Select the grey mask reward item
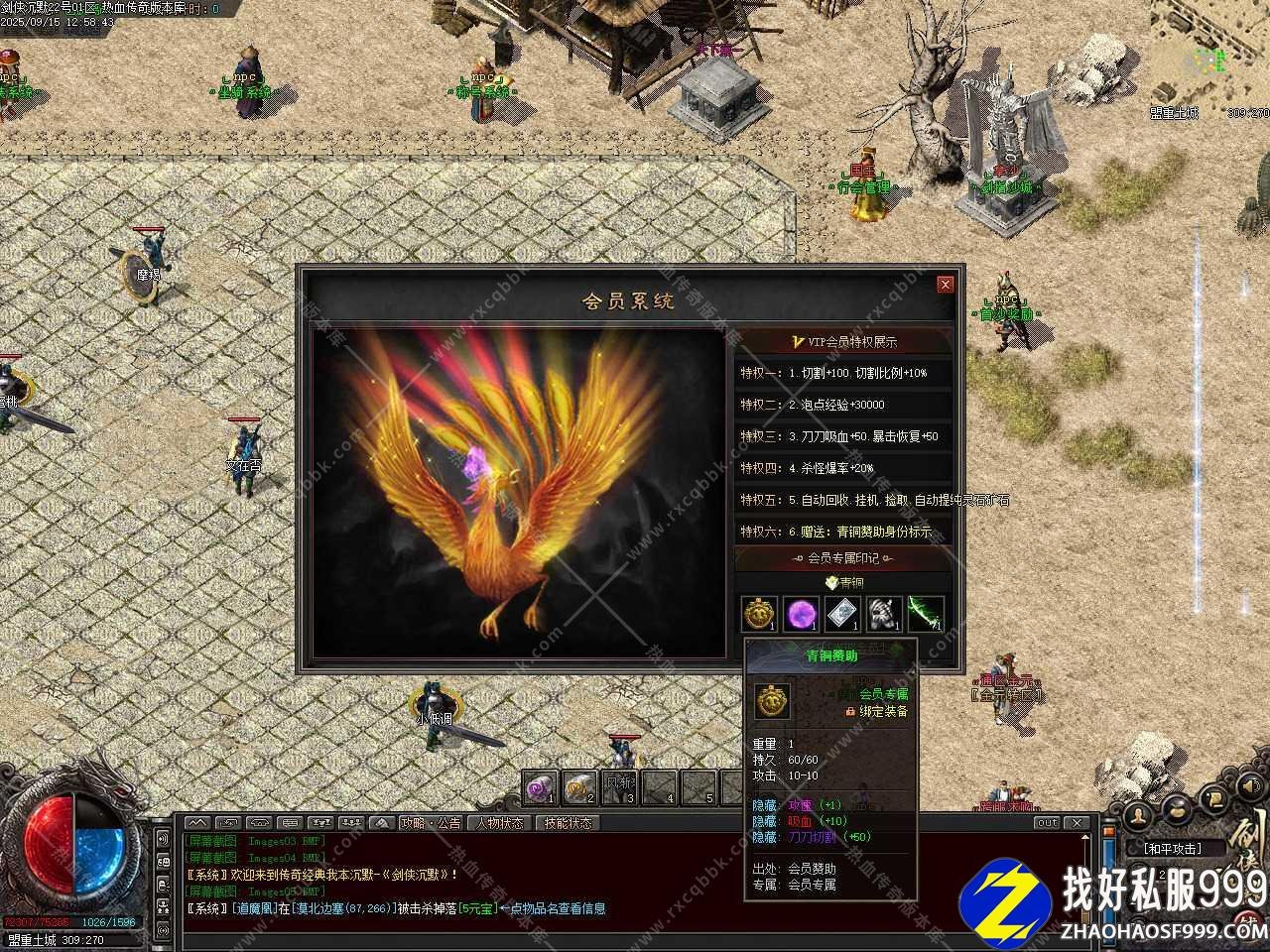The height and width of the screenshot is (952, 1270). [884, 614]
